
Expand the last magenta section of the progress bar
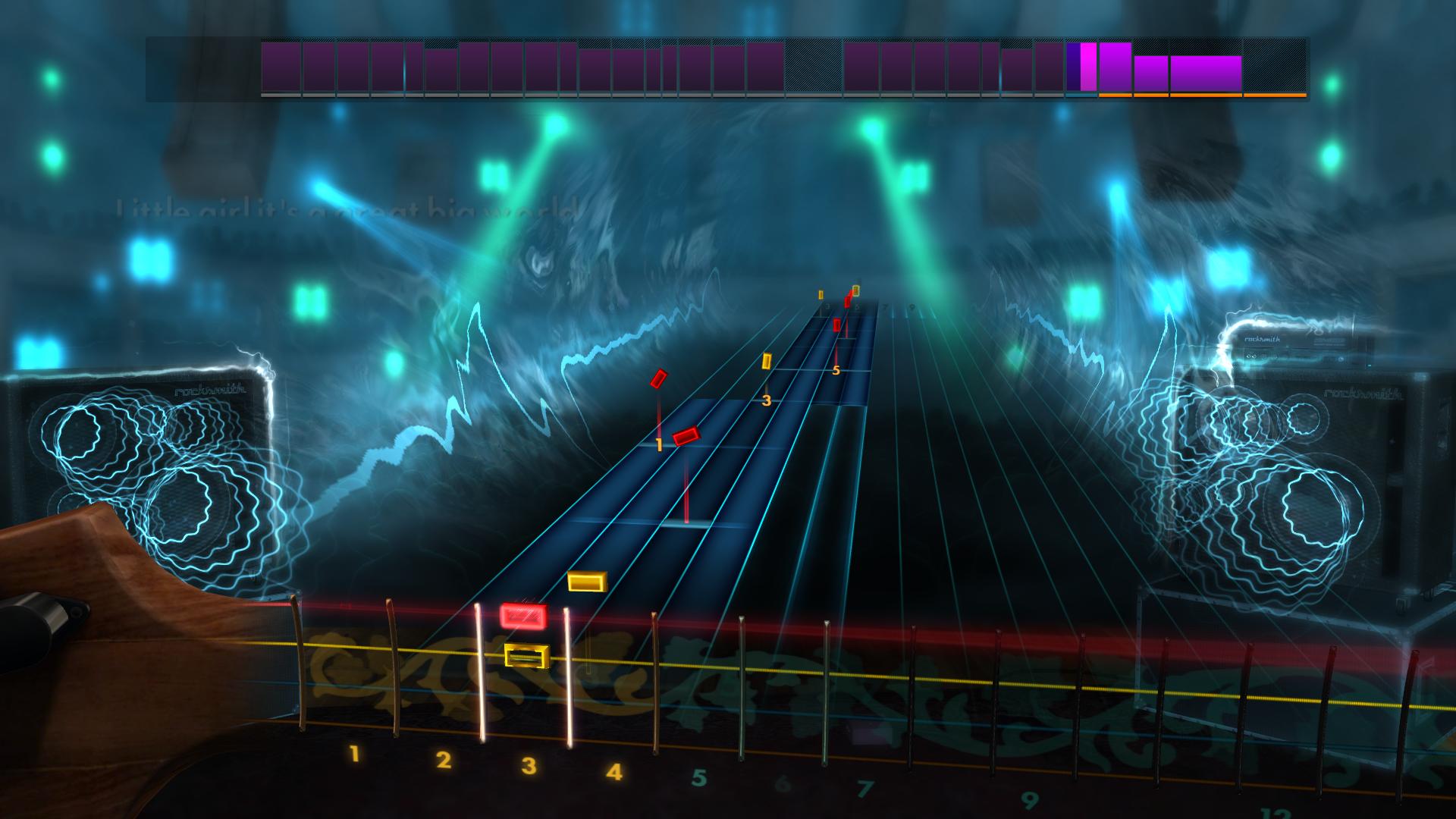[x=1206, y=71]
